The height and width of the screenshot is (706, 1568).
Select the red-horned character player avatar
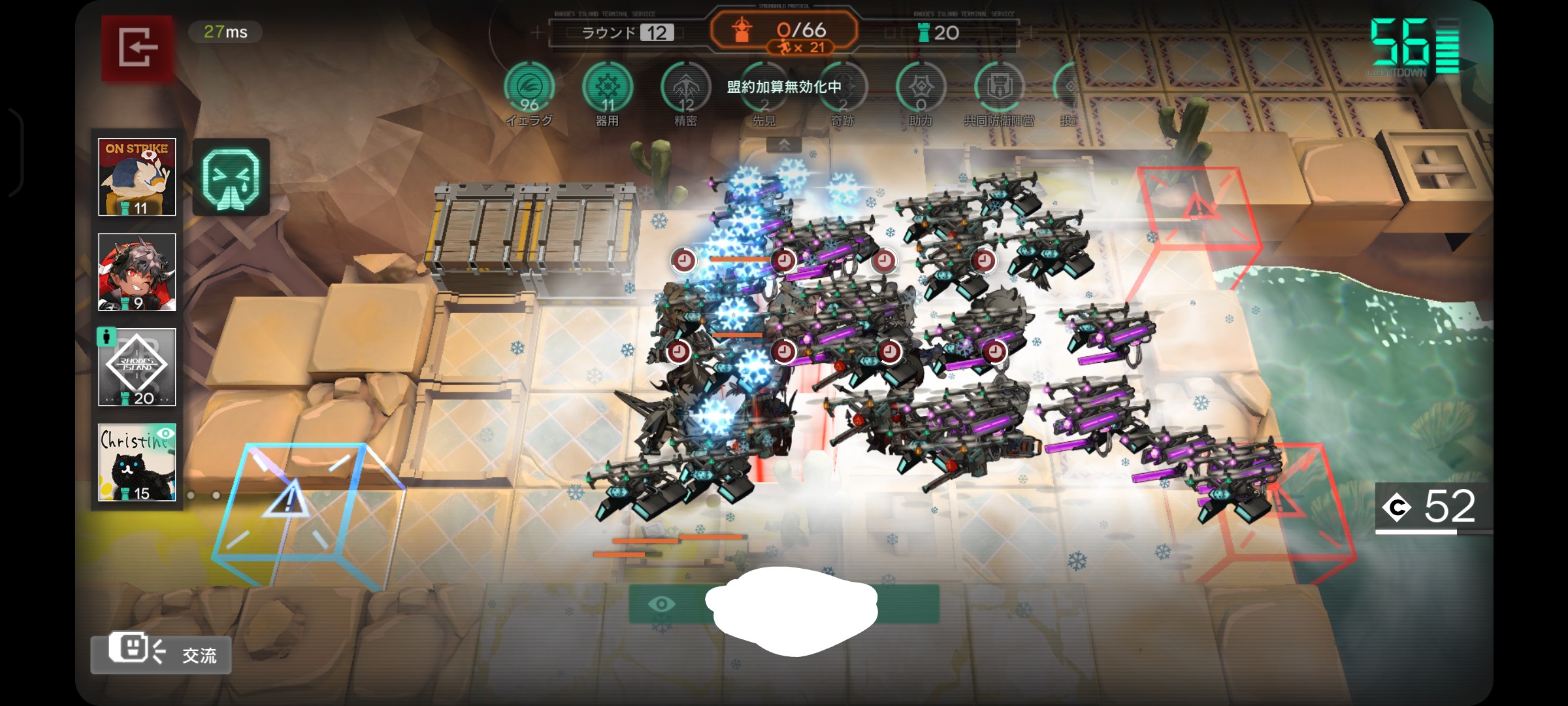pos(137,272)
